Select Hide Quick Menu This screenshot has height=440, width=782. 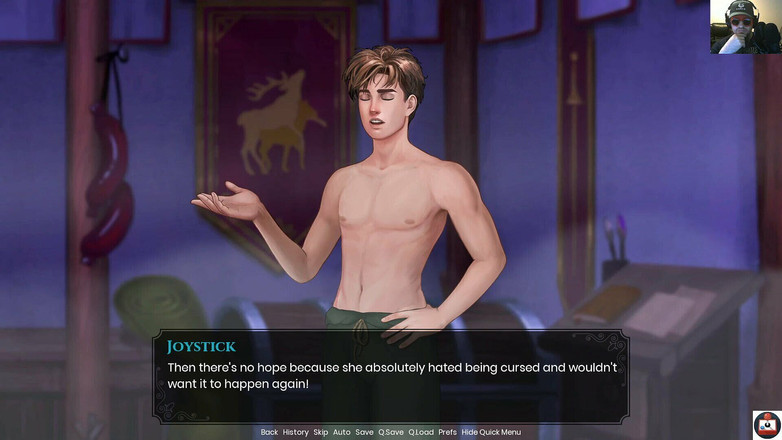point(491,432)
